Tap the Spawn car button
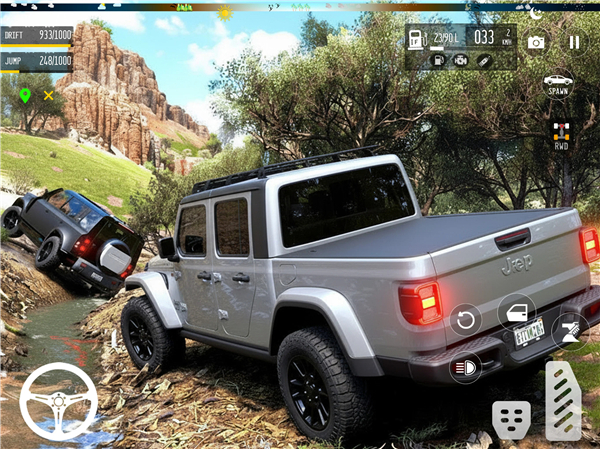The height and width of the screenshot is (449, 600). click(558, 84)
